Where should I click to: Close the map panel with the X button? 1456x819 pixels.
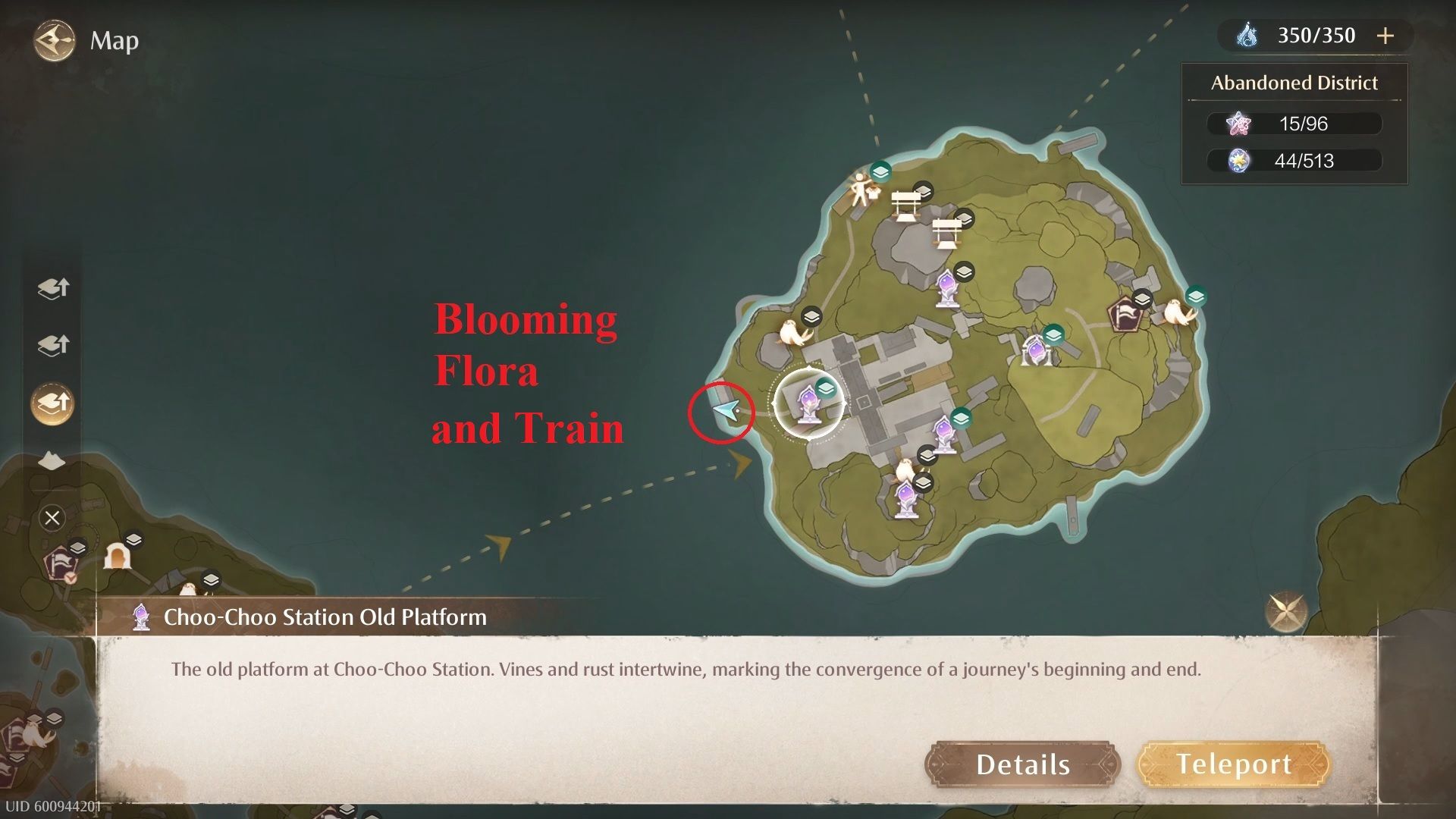tap(52, 518)
